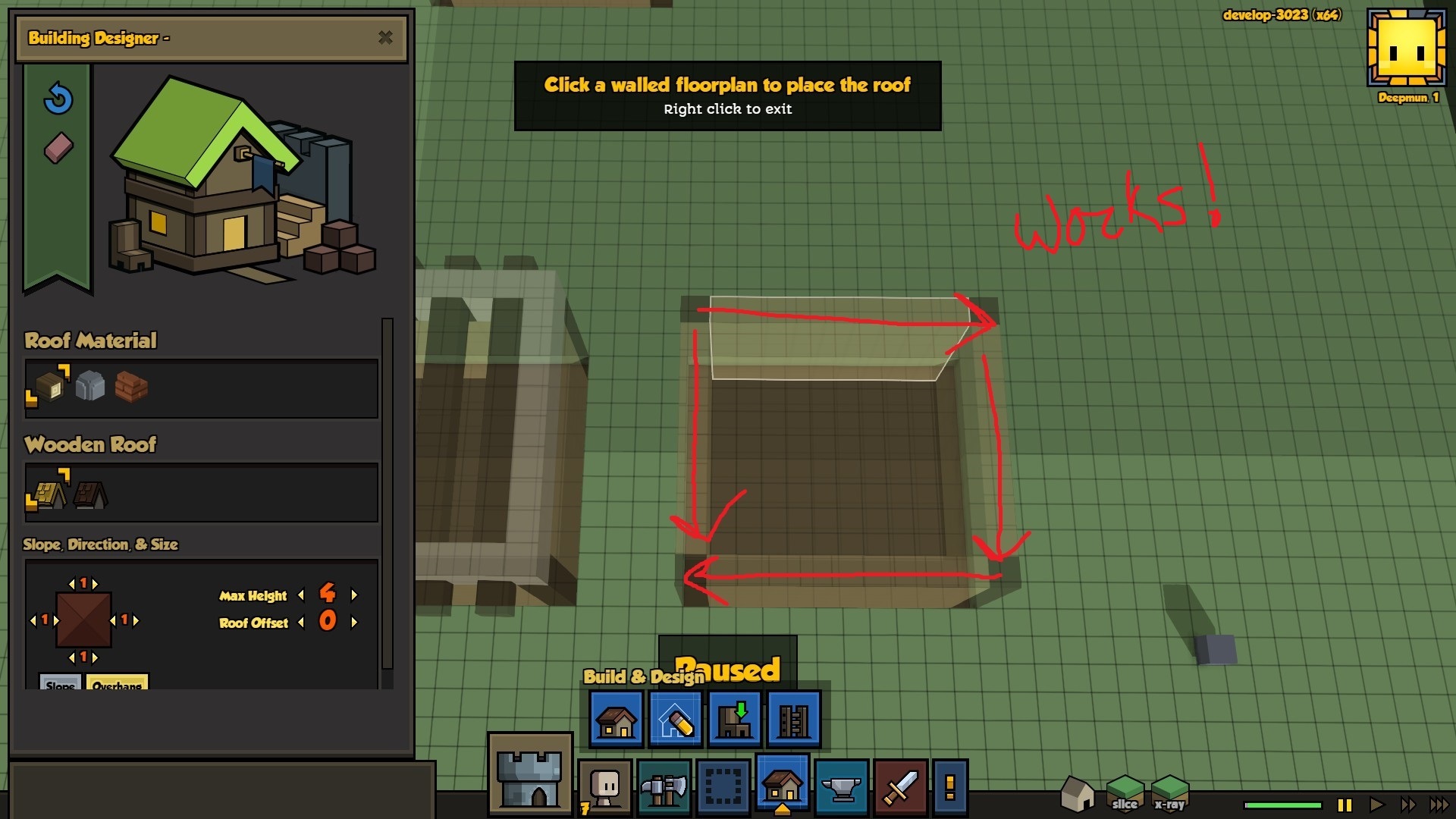Click the blue undo arrow icon
1456x819 pixels.
pyautogui.click(x=58, y=99)
